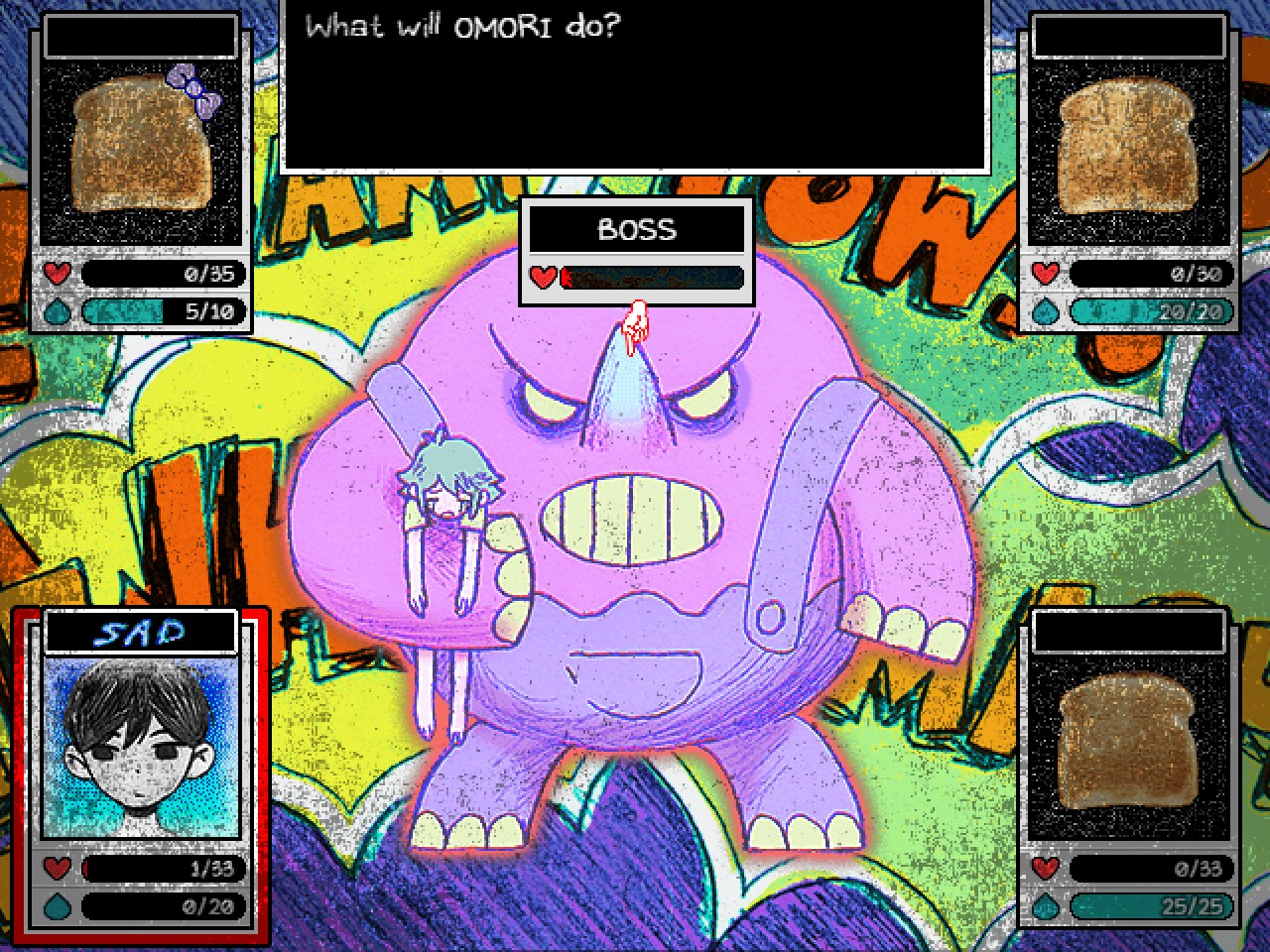Click the top-right party member's heart icon

click(1044, 274)
